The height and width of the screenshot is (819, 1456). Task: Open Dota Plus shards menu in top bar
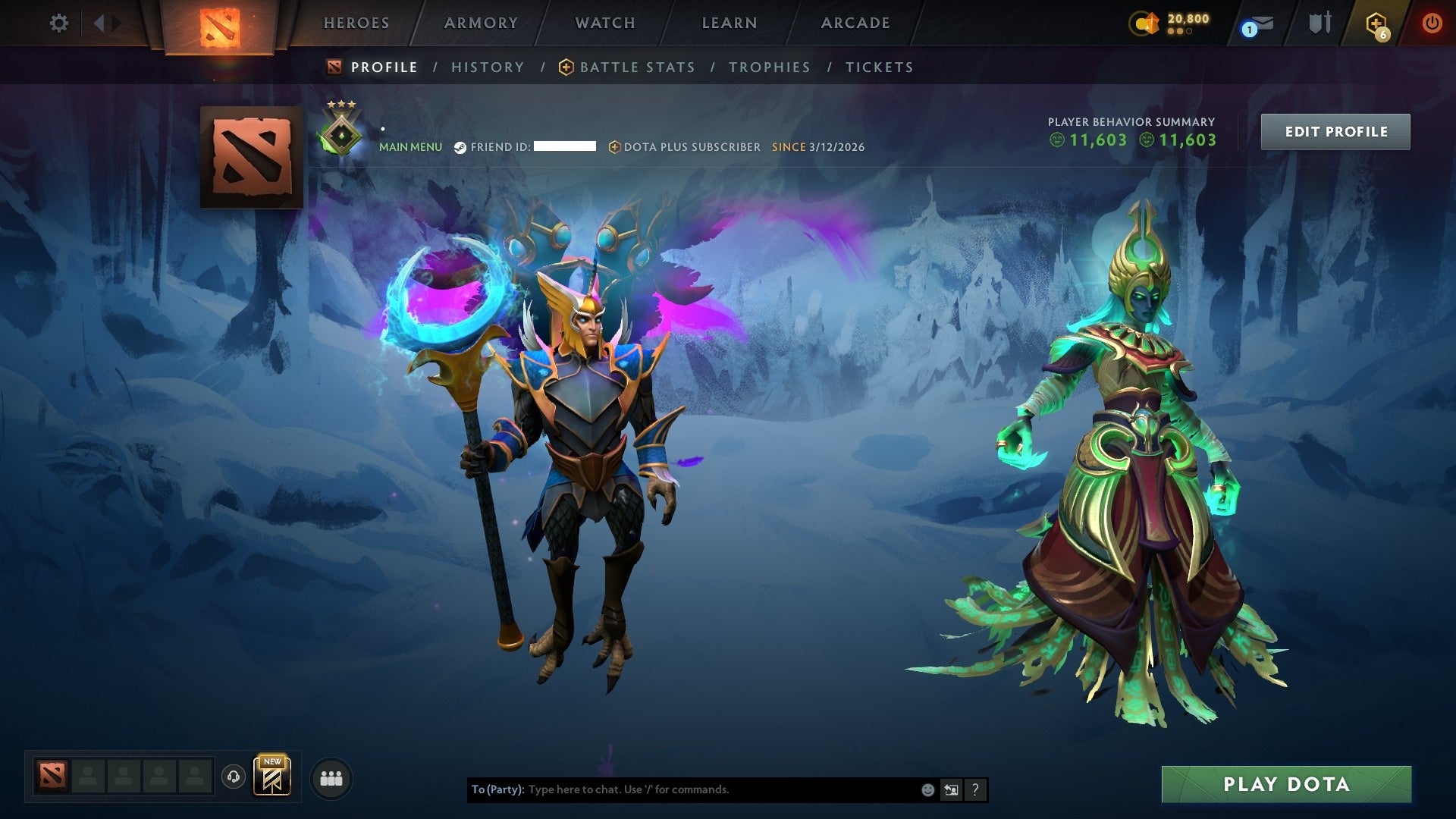tap(1145, 23)
